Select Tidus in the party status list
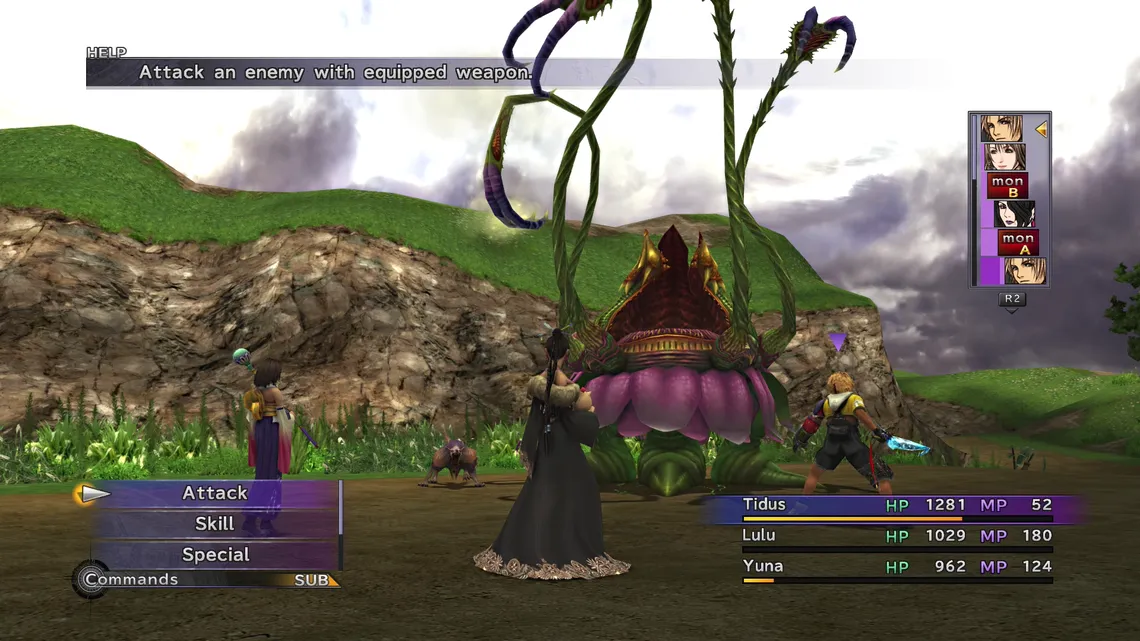 click(x=764, y=505)
